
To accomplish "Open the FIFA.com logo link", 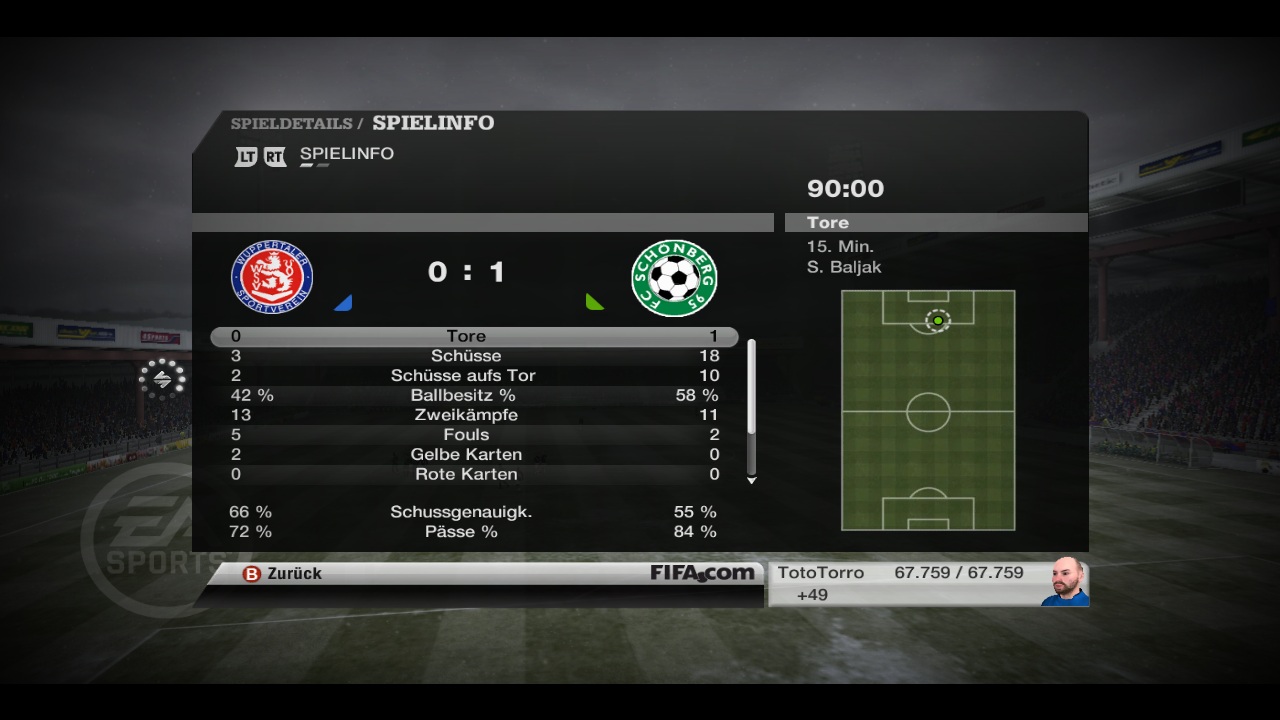I will 702,573.
